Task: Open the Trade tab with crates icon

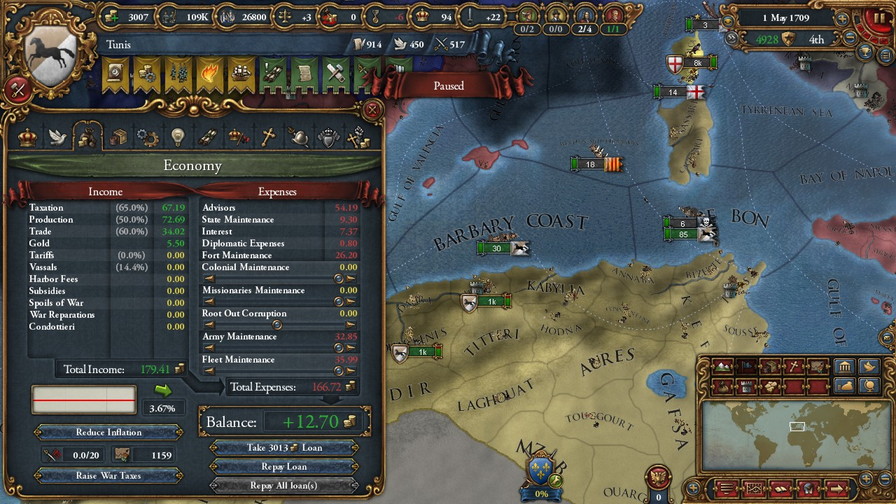Action: (118, 137)
